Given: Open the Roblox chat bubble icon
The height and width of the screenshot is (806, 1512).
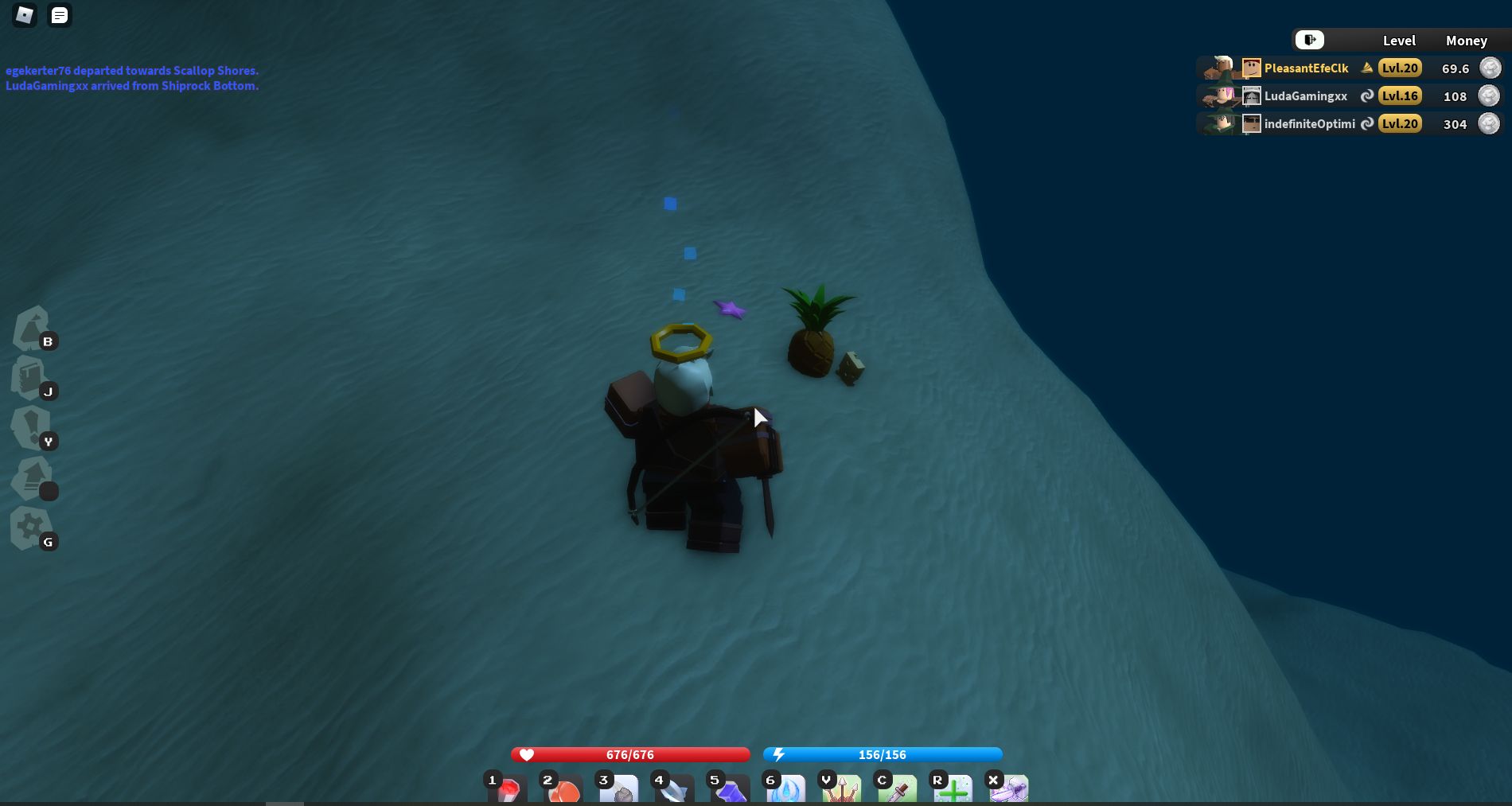Looking at the screenshot, I should 59,15.
